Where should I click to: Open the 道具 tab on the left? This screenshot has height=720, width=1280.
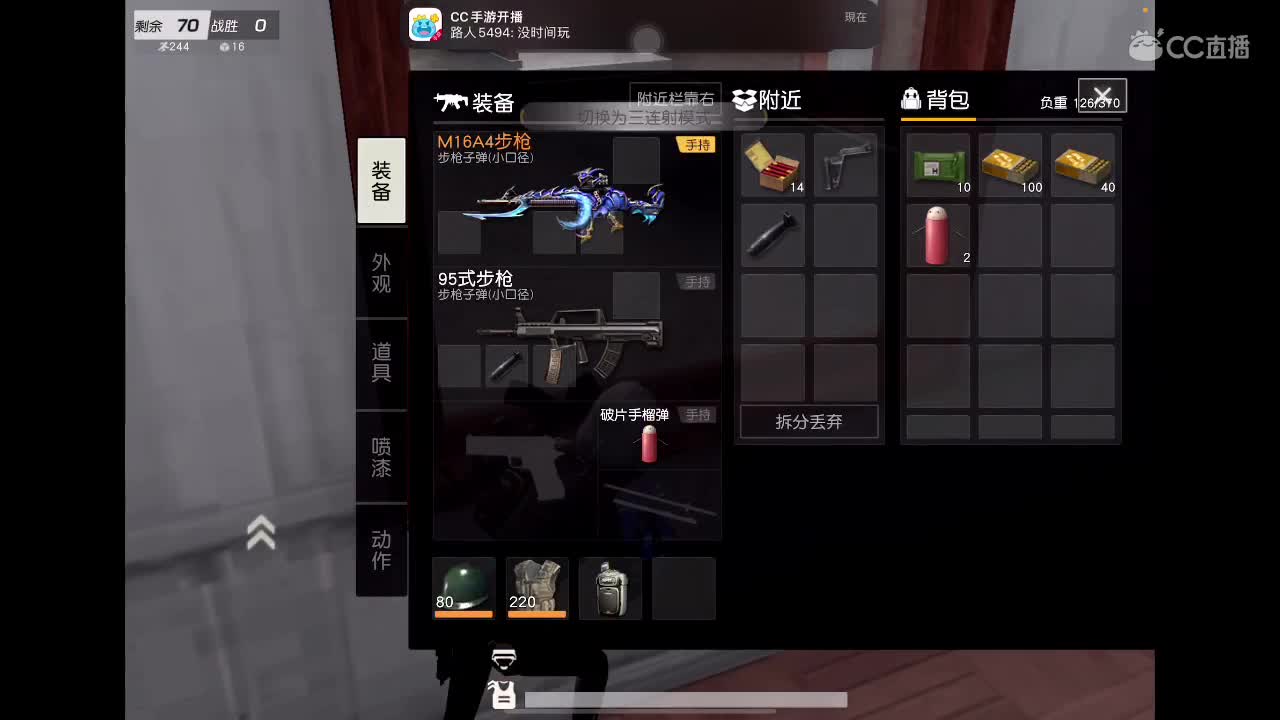(x=380, y=362)
